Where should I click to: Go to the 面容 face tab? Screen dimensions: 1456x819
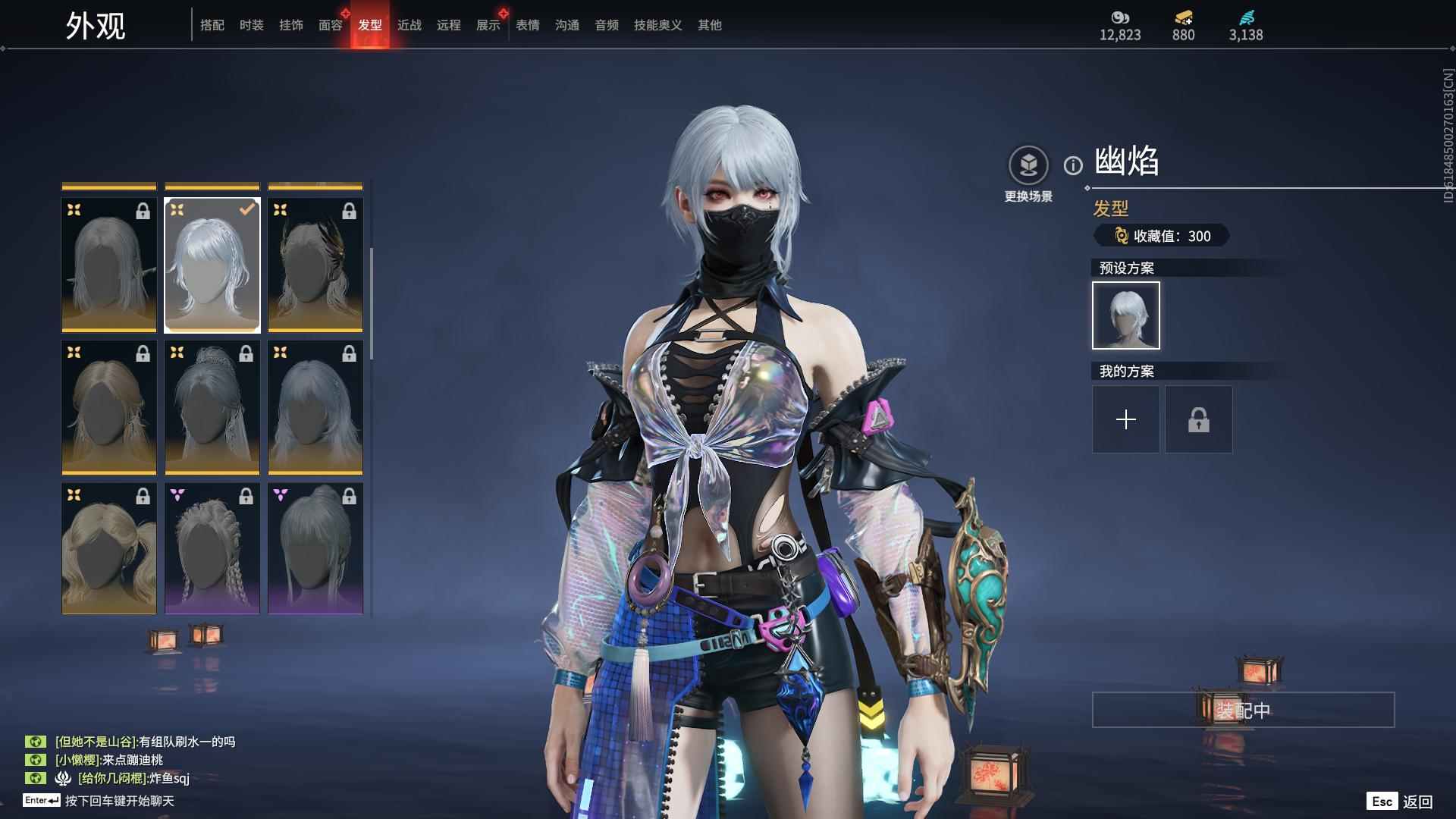(330, 25)
